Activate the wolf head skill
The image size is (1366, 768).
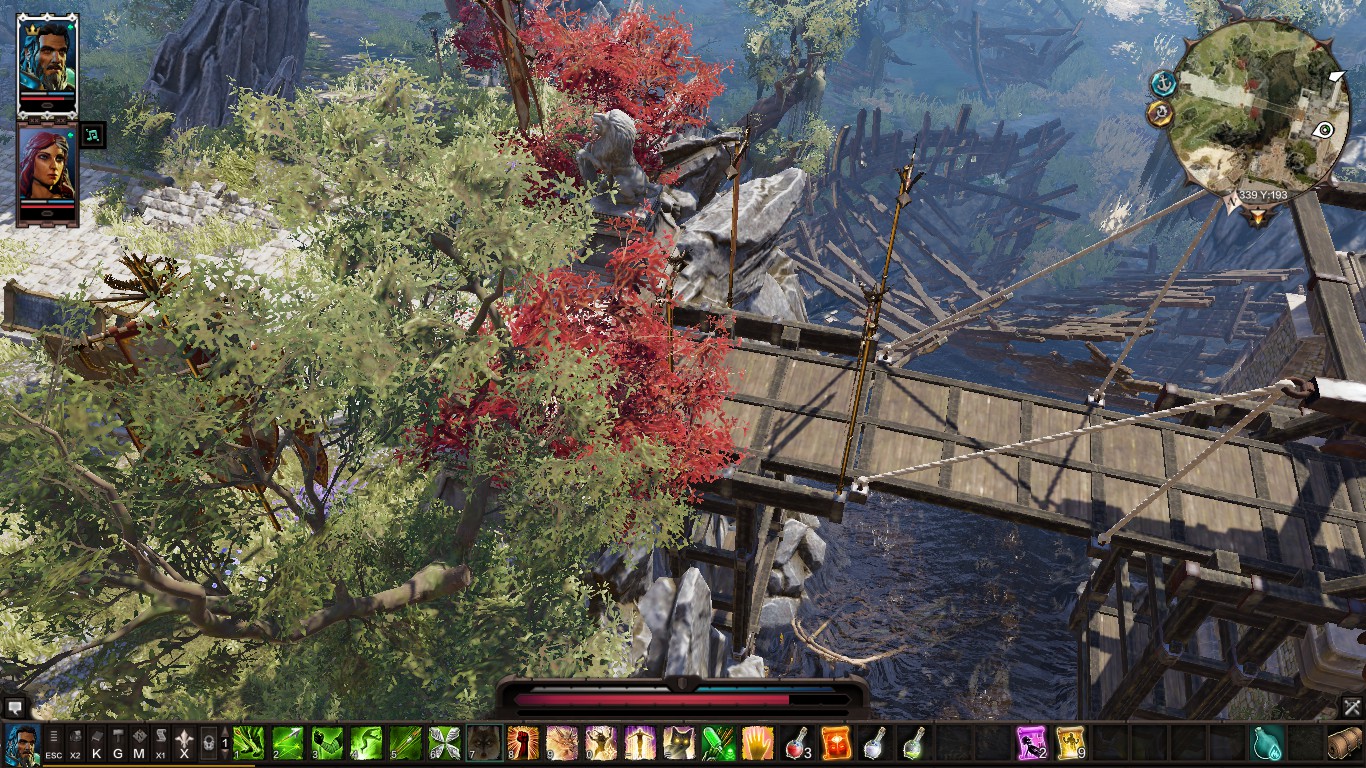(x=484, y=743)
